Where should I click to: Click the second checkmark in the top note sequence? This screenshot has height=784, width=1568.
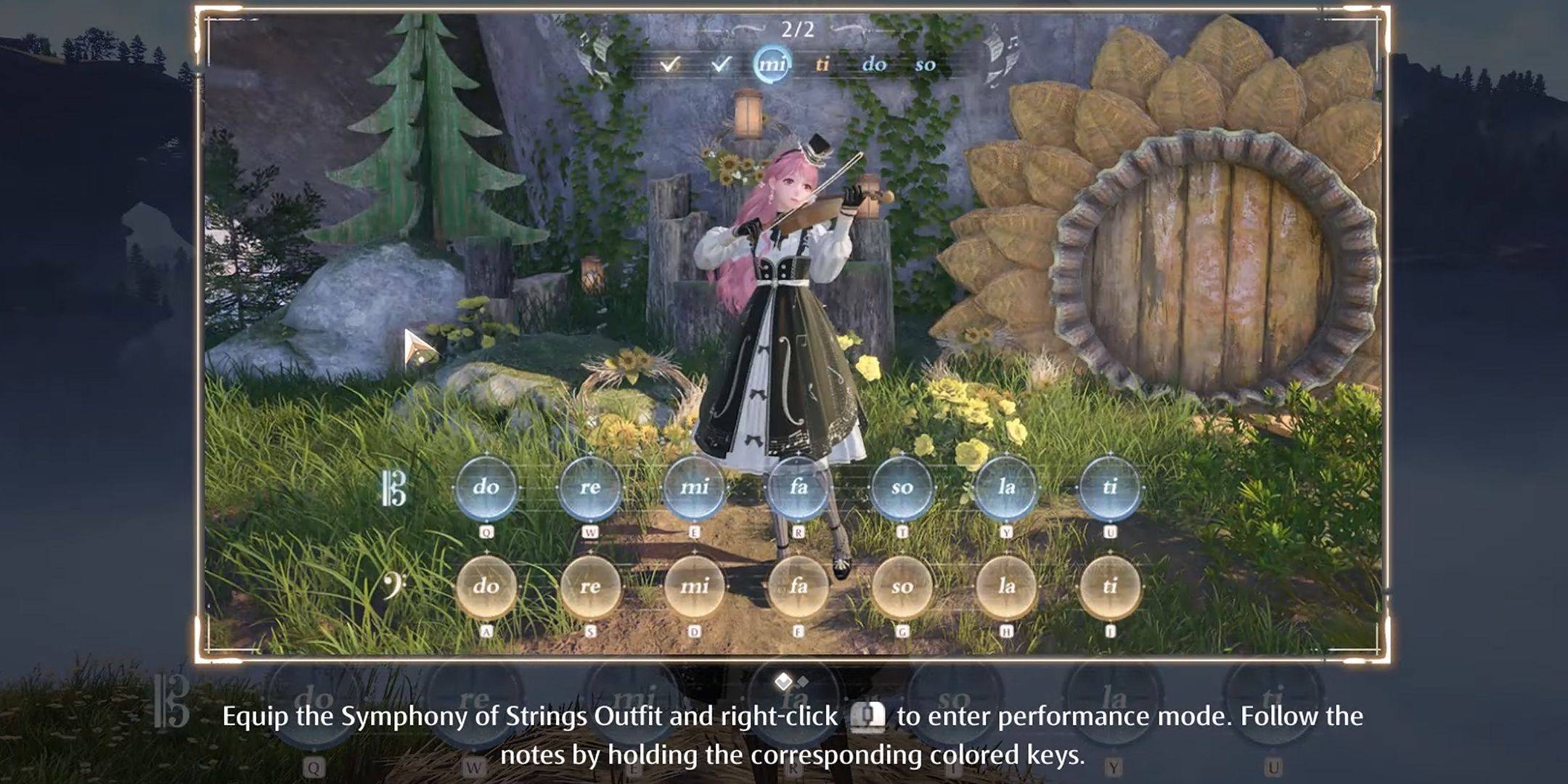[721, 64]
